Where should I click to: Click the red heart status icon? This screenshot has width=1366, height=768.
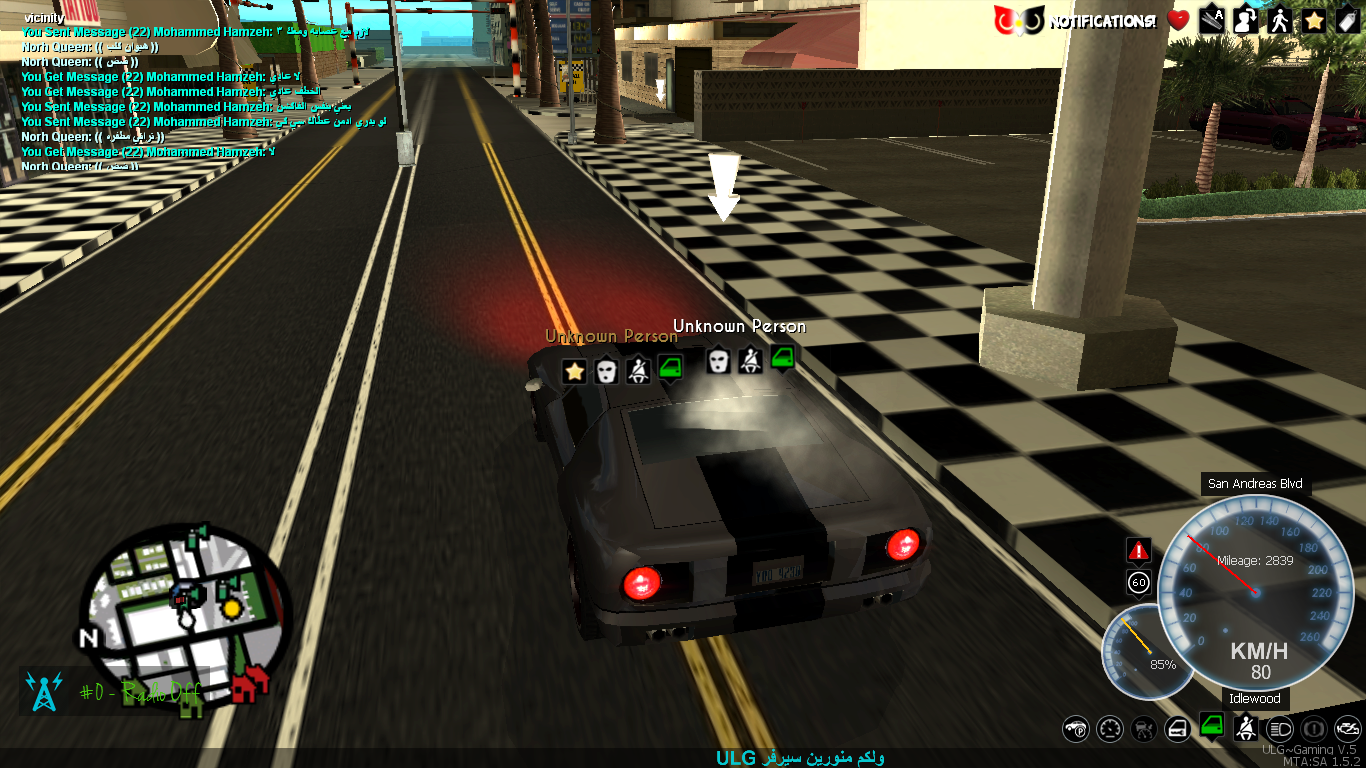1179,20
